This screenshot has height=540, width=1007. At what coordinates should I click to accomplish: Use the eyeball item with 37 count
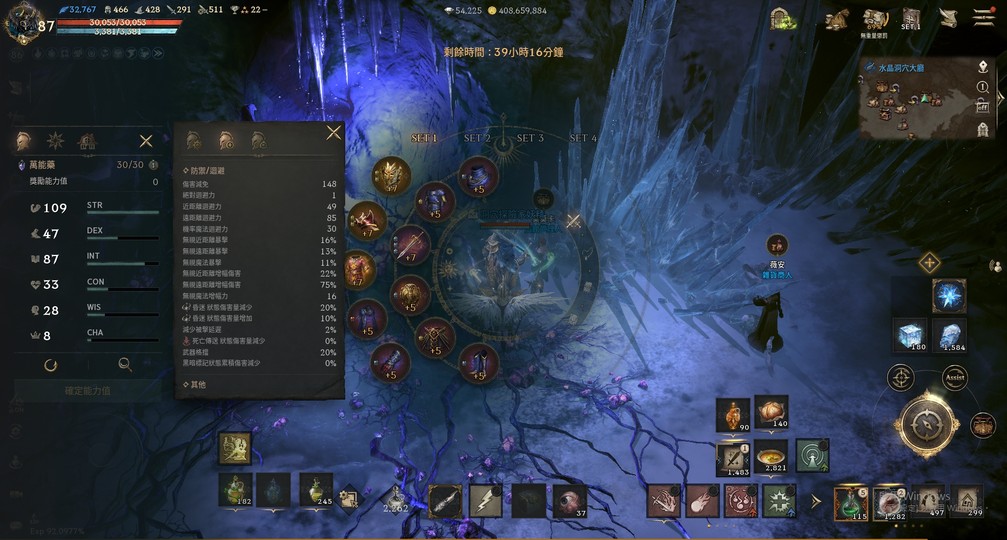[570, 500]
